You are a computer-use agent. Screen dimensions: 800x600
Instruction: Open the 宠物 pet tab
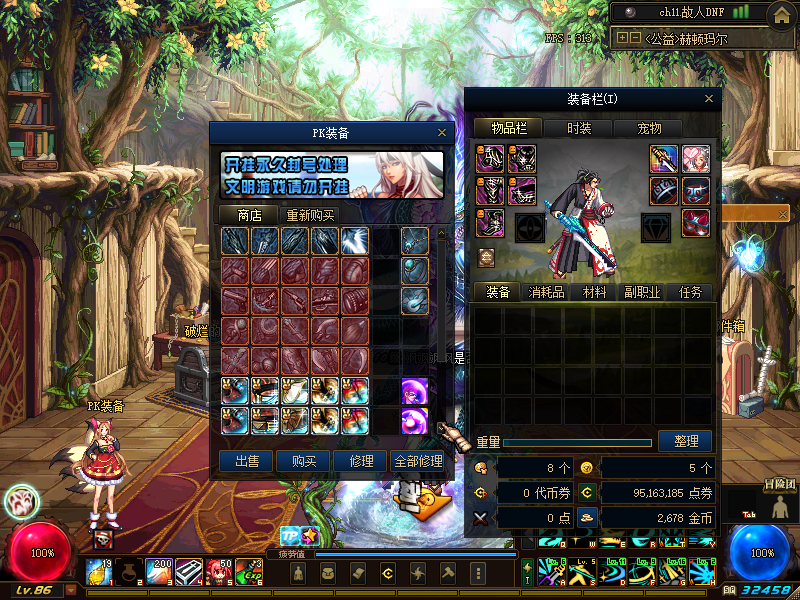click(650, 128)
